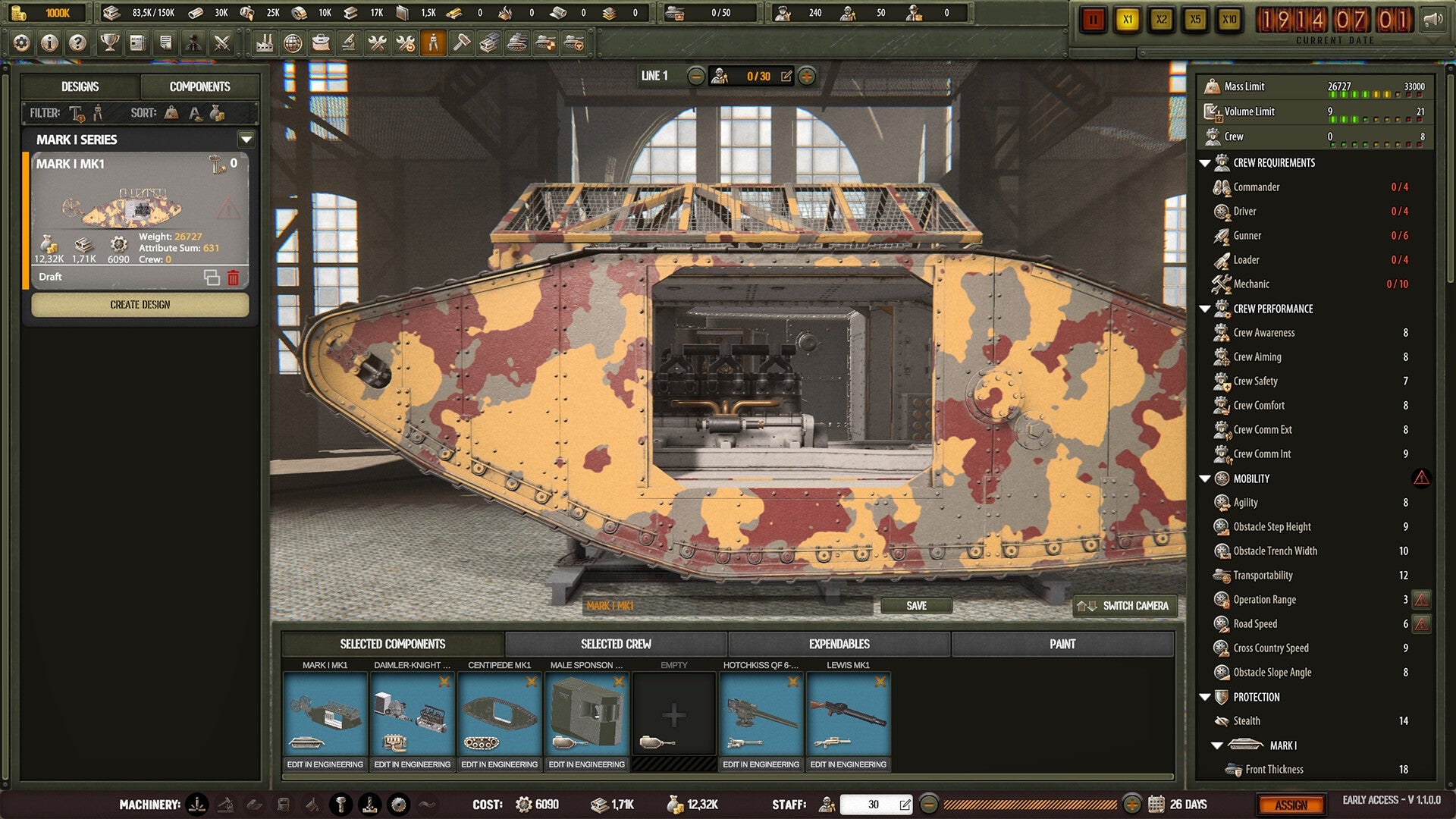Switch to the Components tab
The width and height of the screenshot is (1456, 819).
coord(199,86)
